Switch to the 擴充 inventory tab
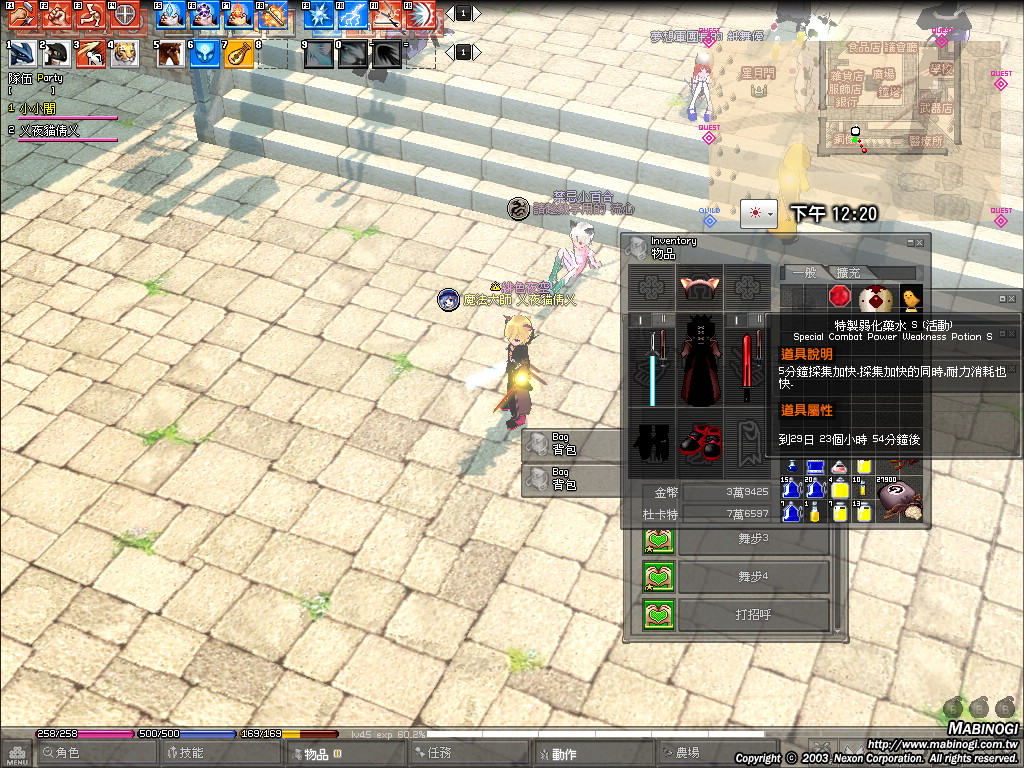The width and height of the screenshot is (1024, 768). 848,273
